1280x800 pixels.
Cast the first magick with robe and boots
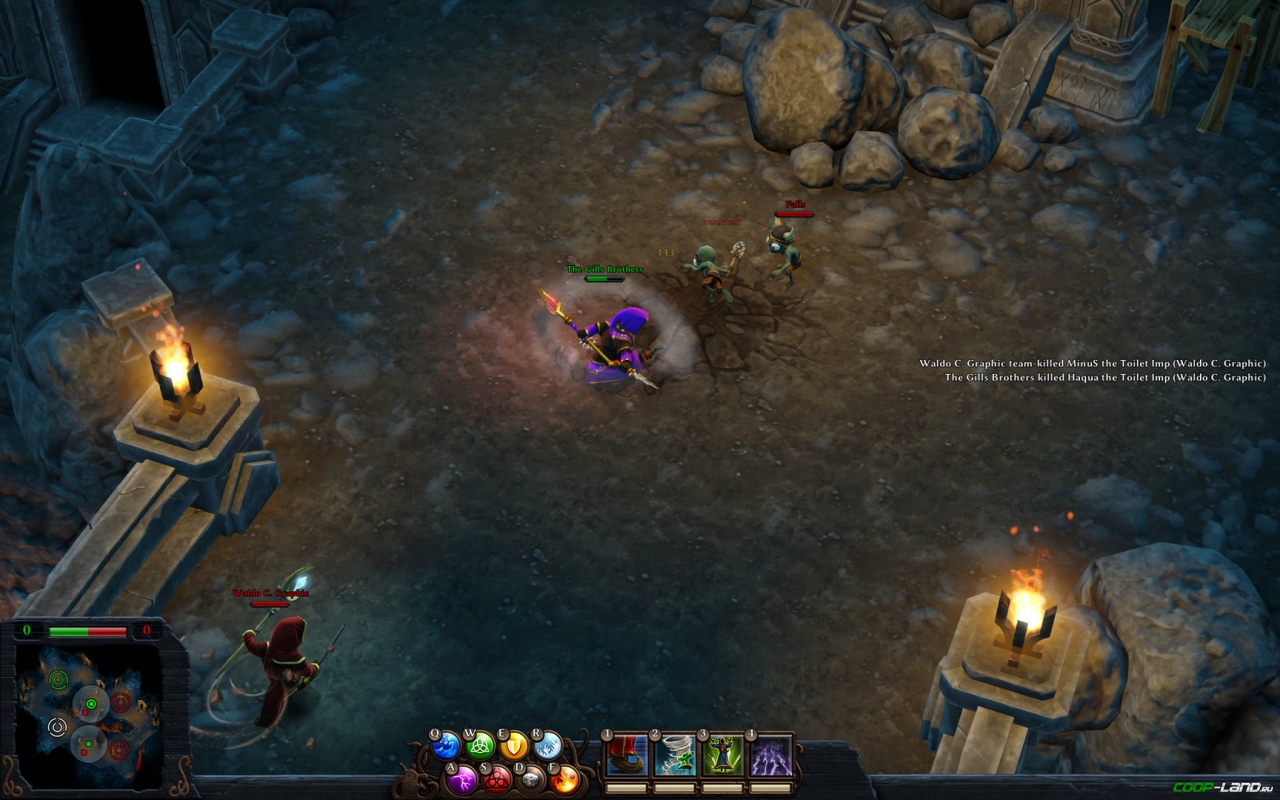tap(626, 756)
